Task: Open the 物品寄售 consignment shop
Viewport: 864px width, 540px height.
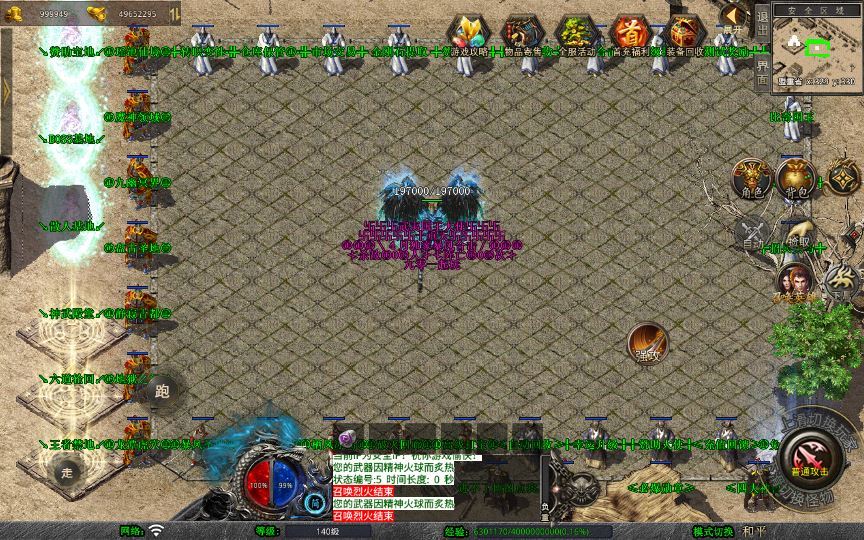Action: [521, 34]
